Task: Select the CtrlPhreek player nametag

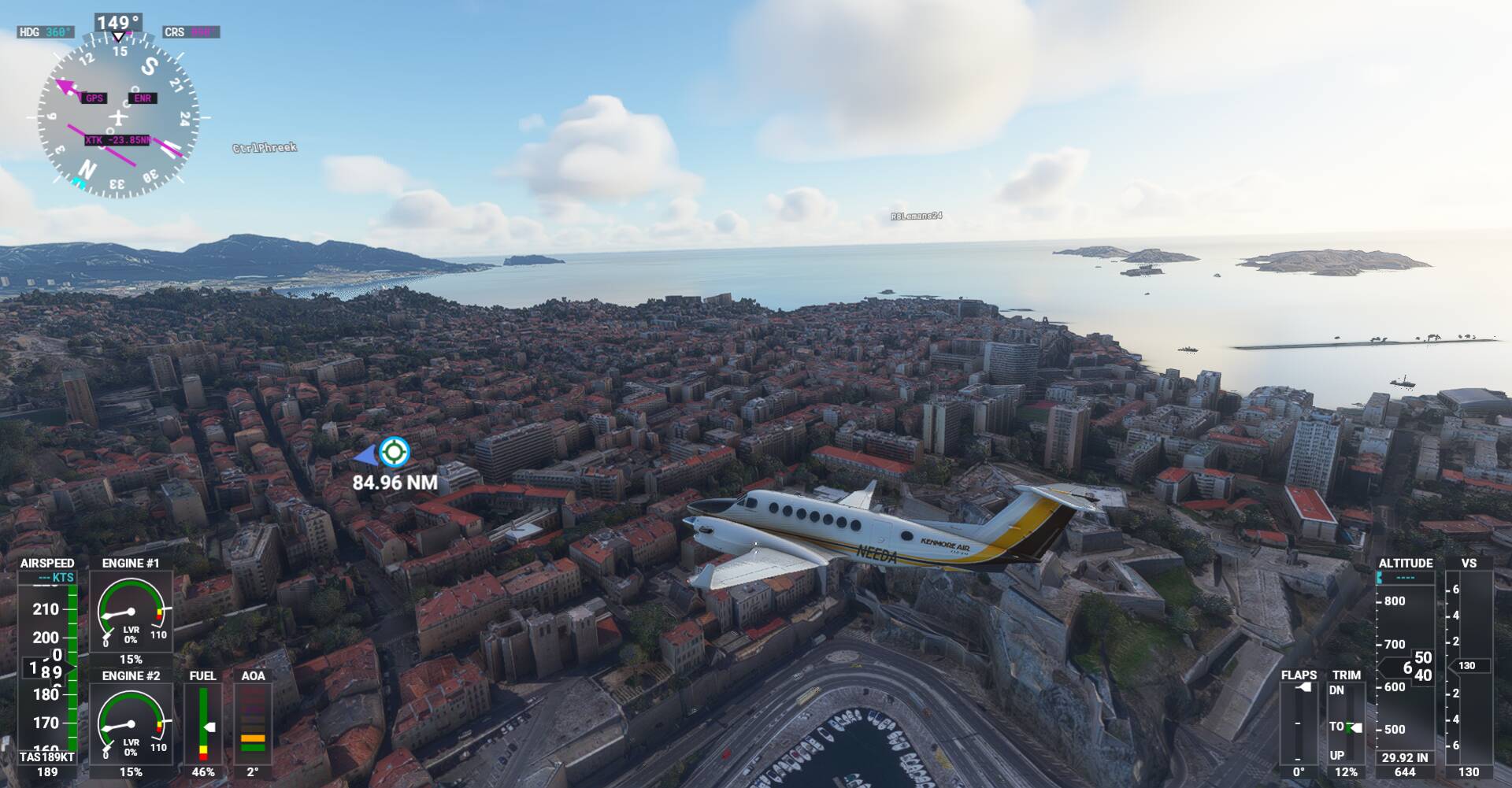Action: click(265, 147)
